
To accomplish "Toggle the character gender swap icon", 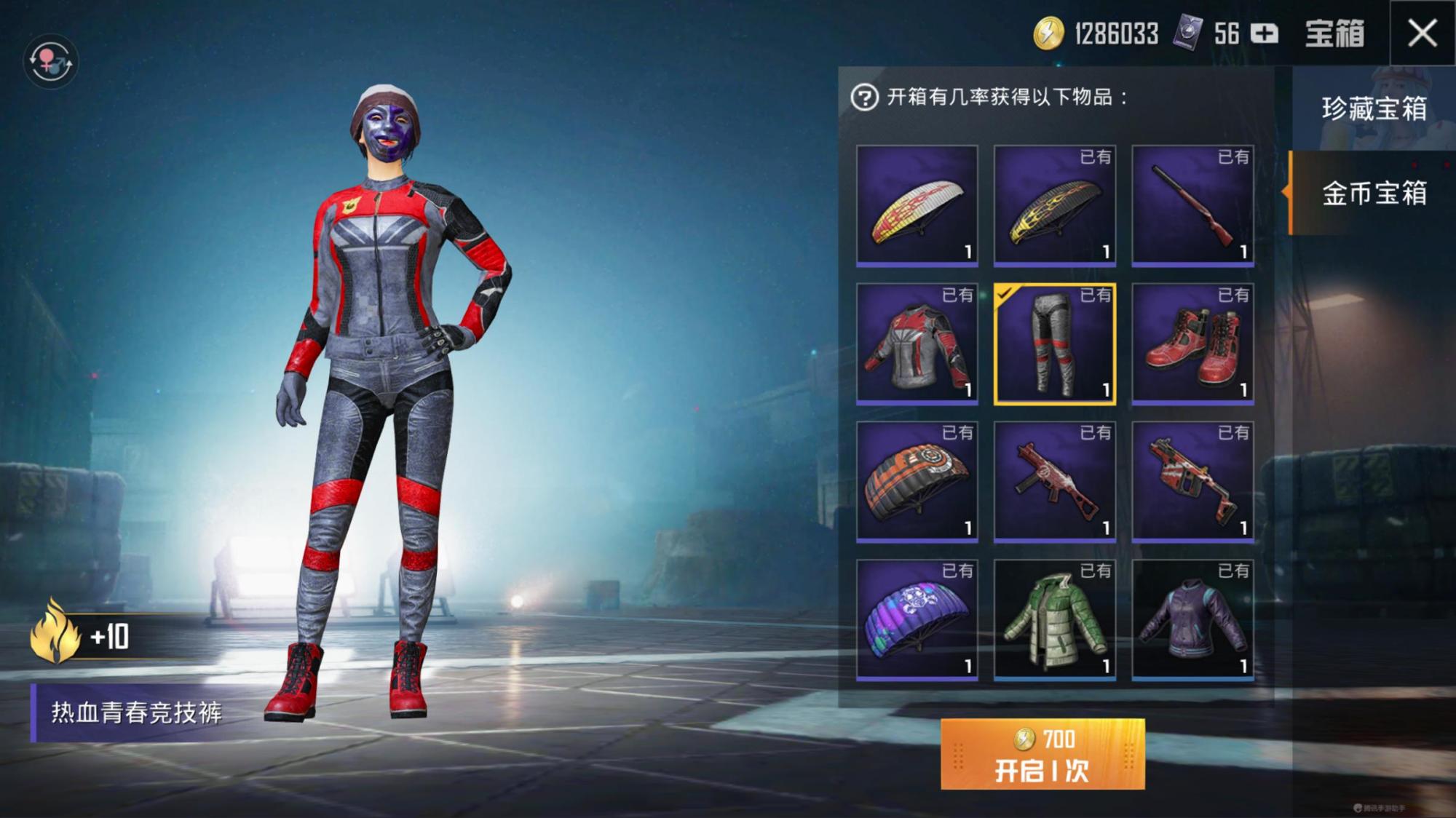I will [x=50, y=61].
